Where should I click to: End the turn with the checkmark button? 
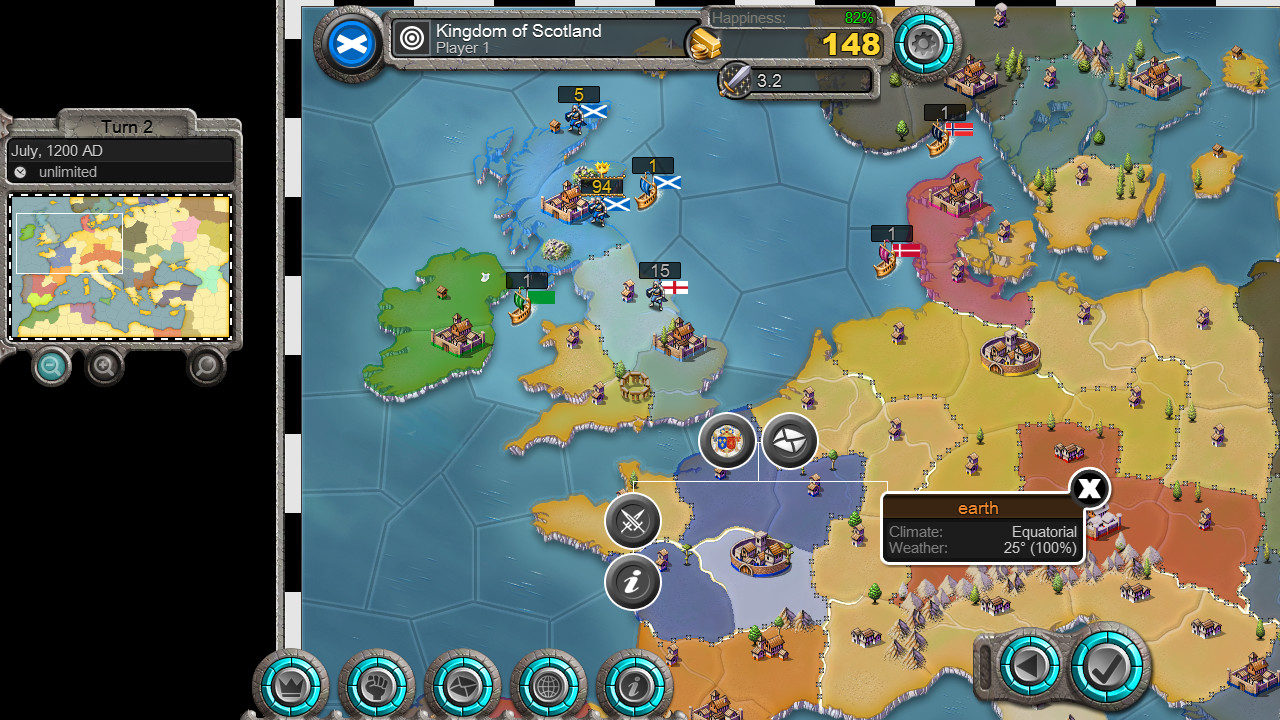point(1109,665)
